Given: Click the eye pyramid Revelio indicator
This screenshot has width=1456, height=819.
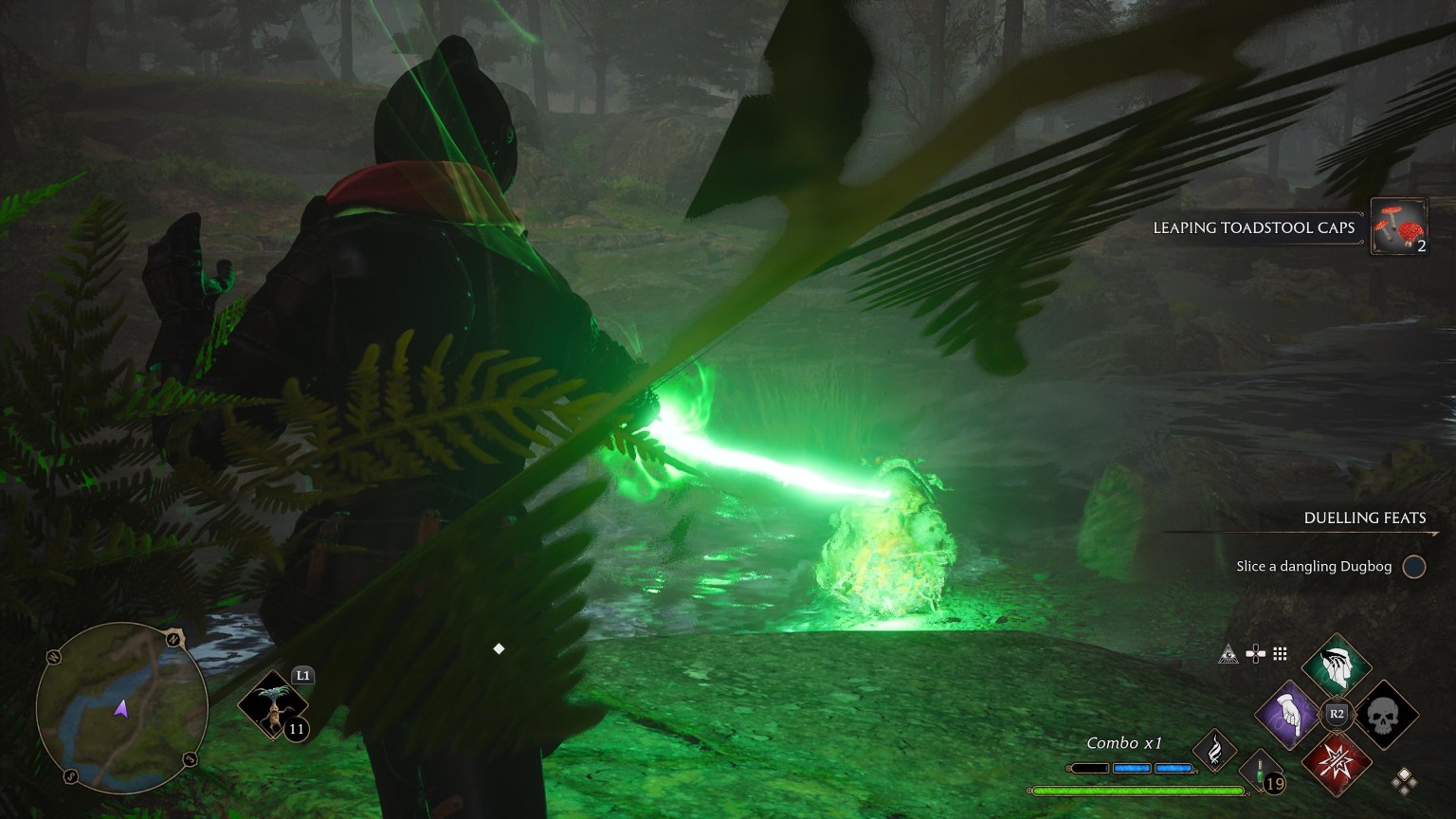Looking at the screenshot, I should [1229, 654].
